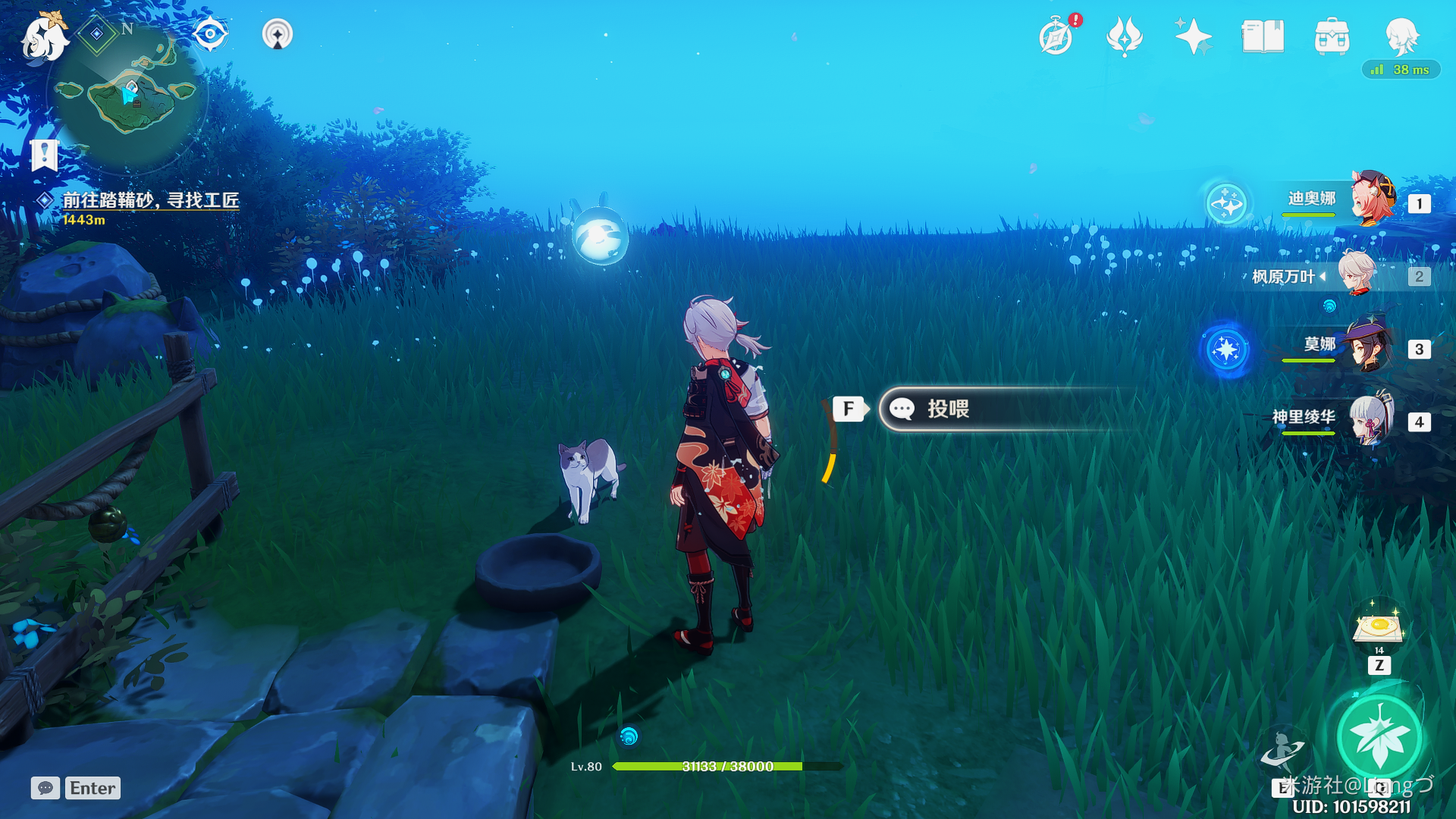Open the Paimon menu icon
Image resolution: width=1456 pixels, height=819 pixels.
tap(44, 38)
